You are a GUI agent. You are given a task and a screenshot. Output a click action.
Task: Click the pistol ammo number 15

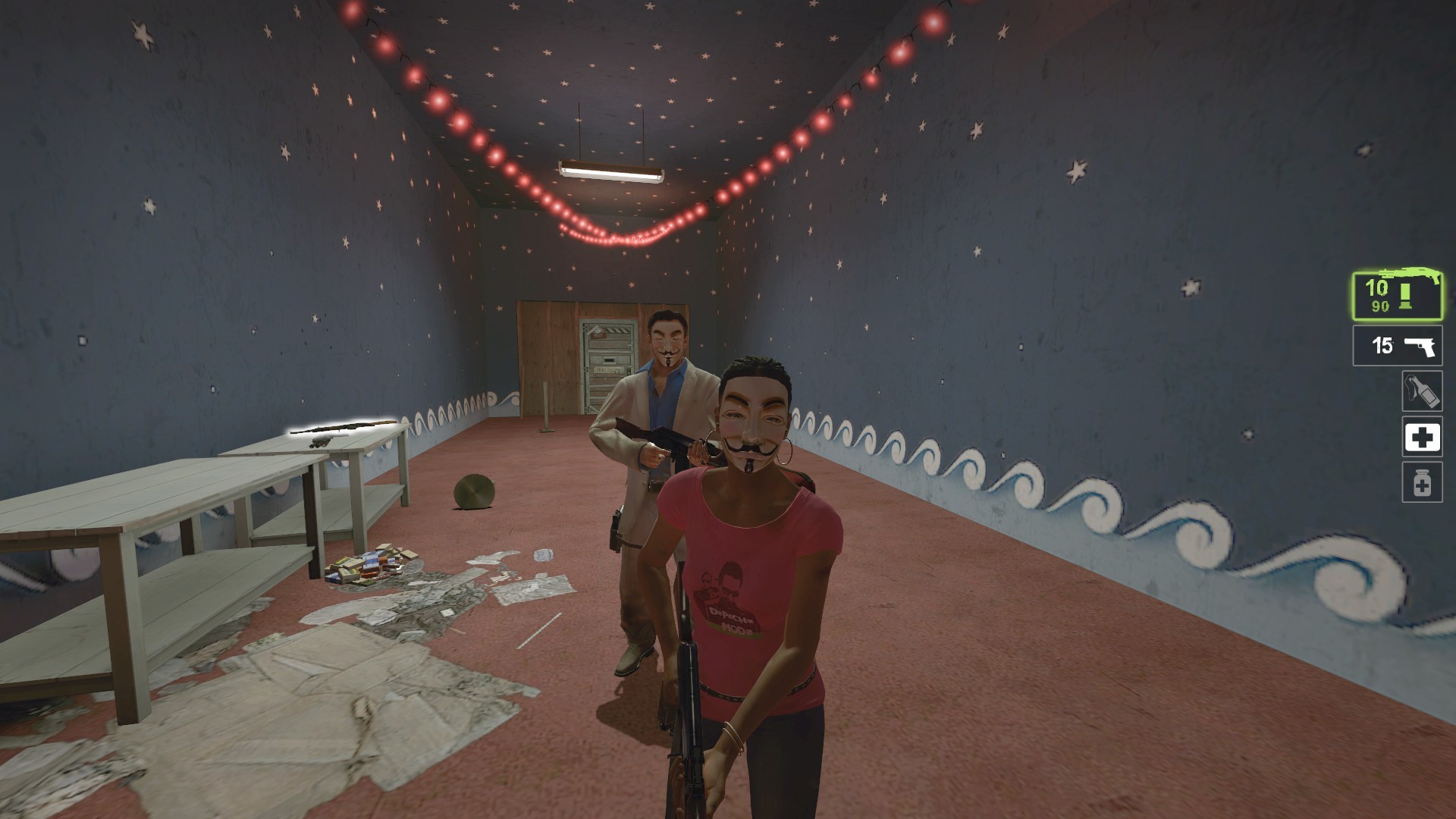1384,344
